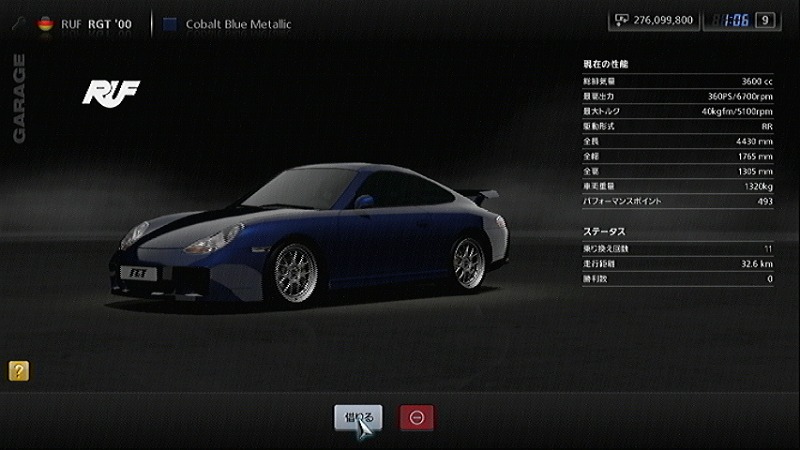
Task: Cancel with the red minus button
Action: coord(417,417)
